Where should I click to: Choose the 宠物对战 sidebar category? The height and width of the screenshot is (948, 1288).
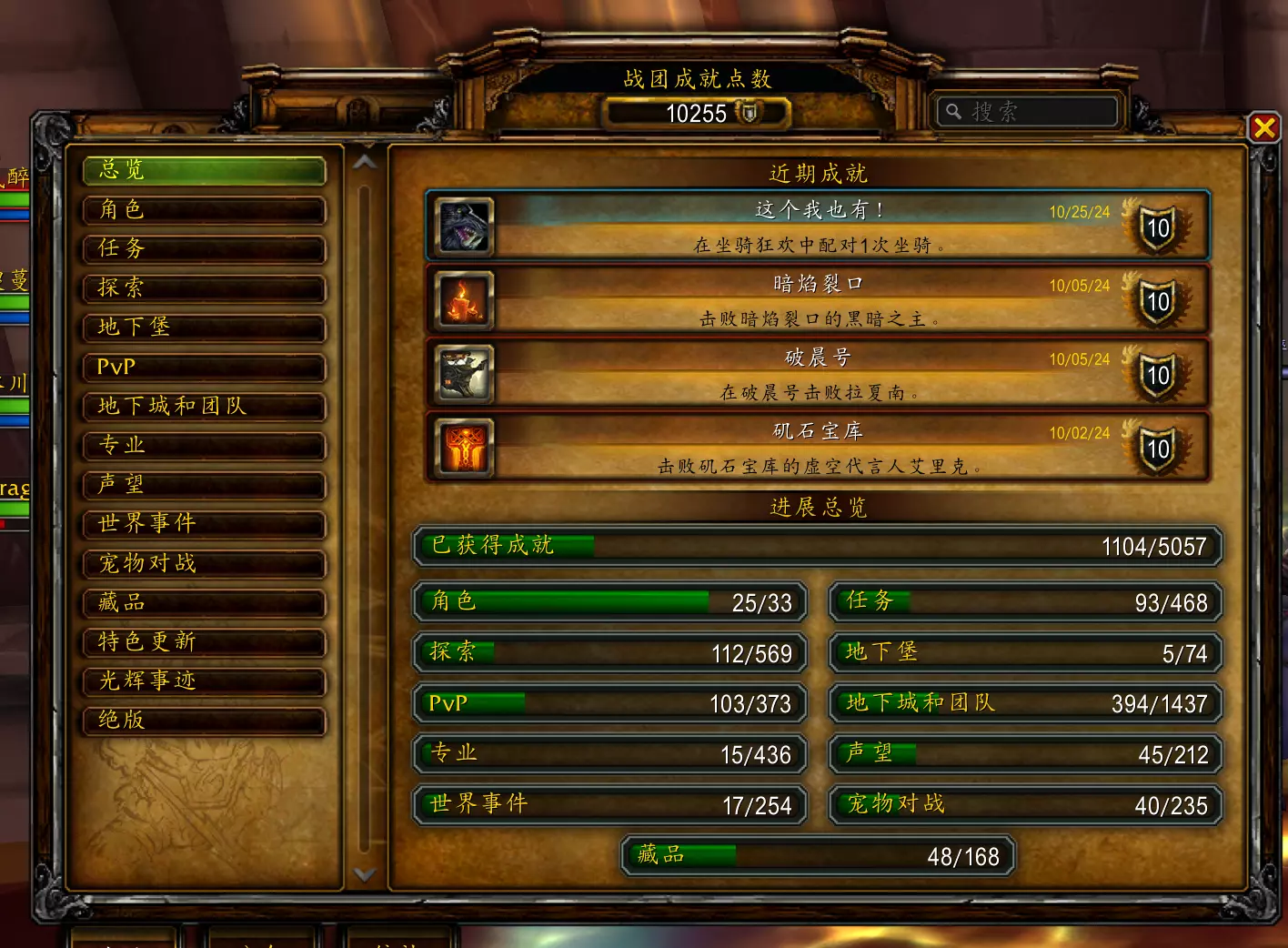pos(204,563)
